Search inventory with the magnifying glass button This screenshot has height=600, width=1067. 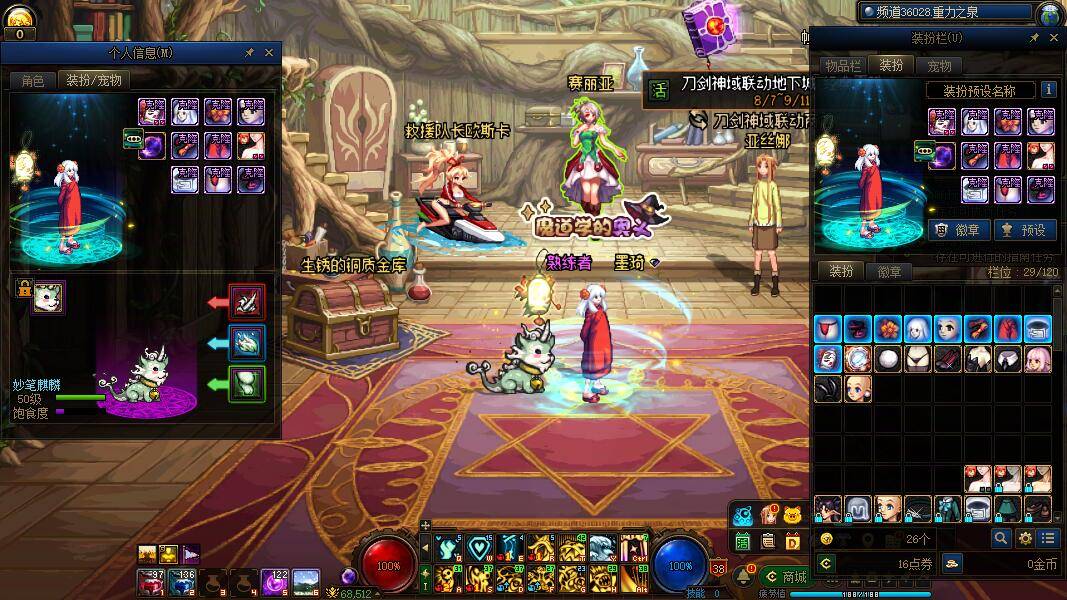pyautogui.click(x=1001, y=538)
